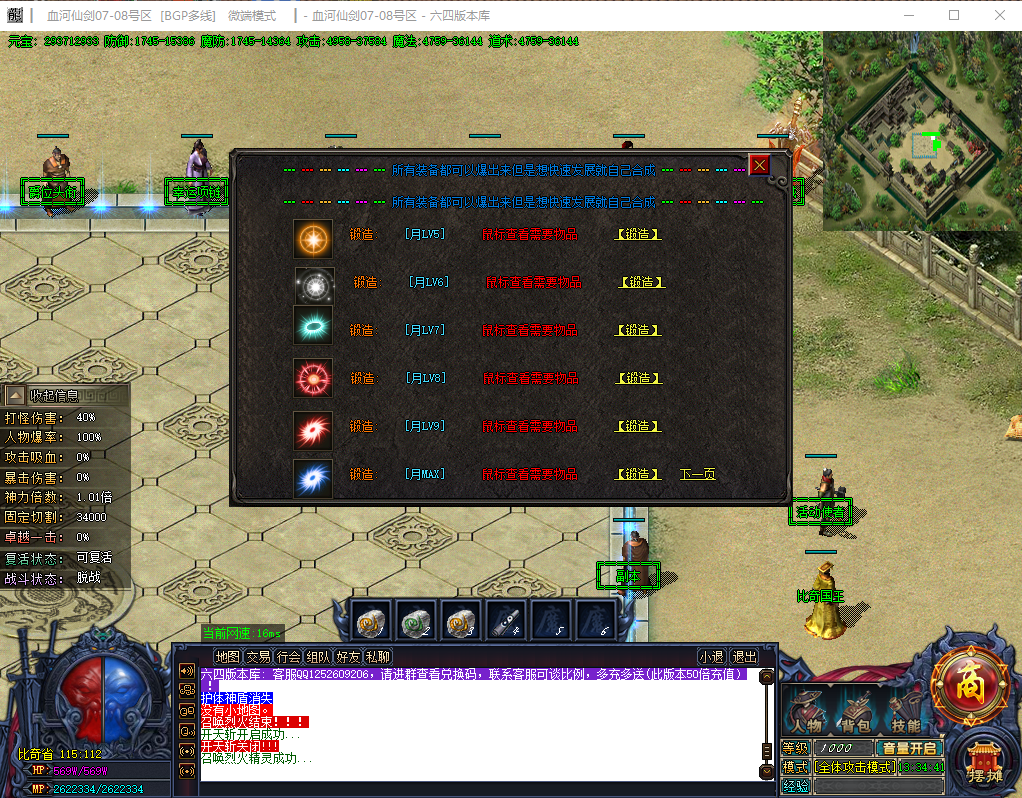Switch to the 行会 guild tab
Image resolution: width=1022 pixels, height=798 pixels.
point(288,657)
